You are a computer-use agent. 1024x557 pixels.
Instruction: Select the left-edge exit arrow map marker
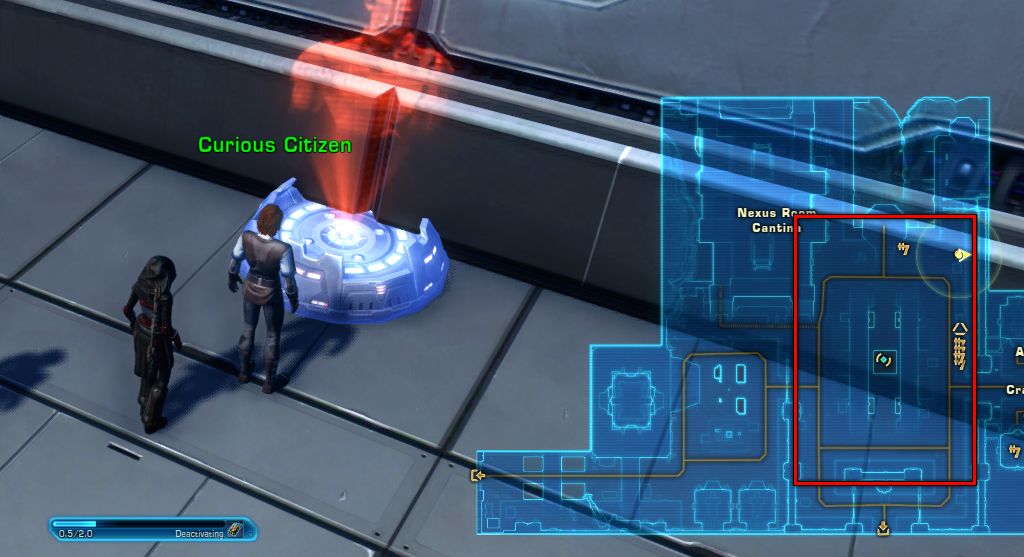click(x=479, y=475)
